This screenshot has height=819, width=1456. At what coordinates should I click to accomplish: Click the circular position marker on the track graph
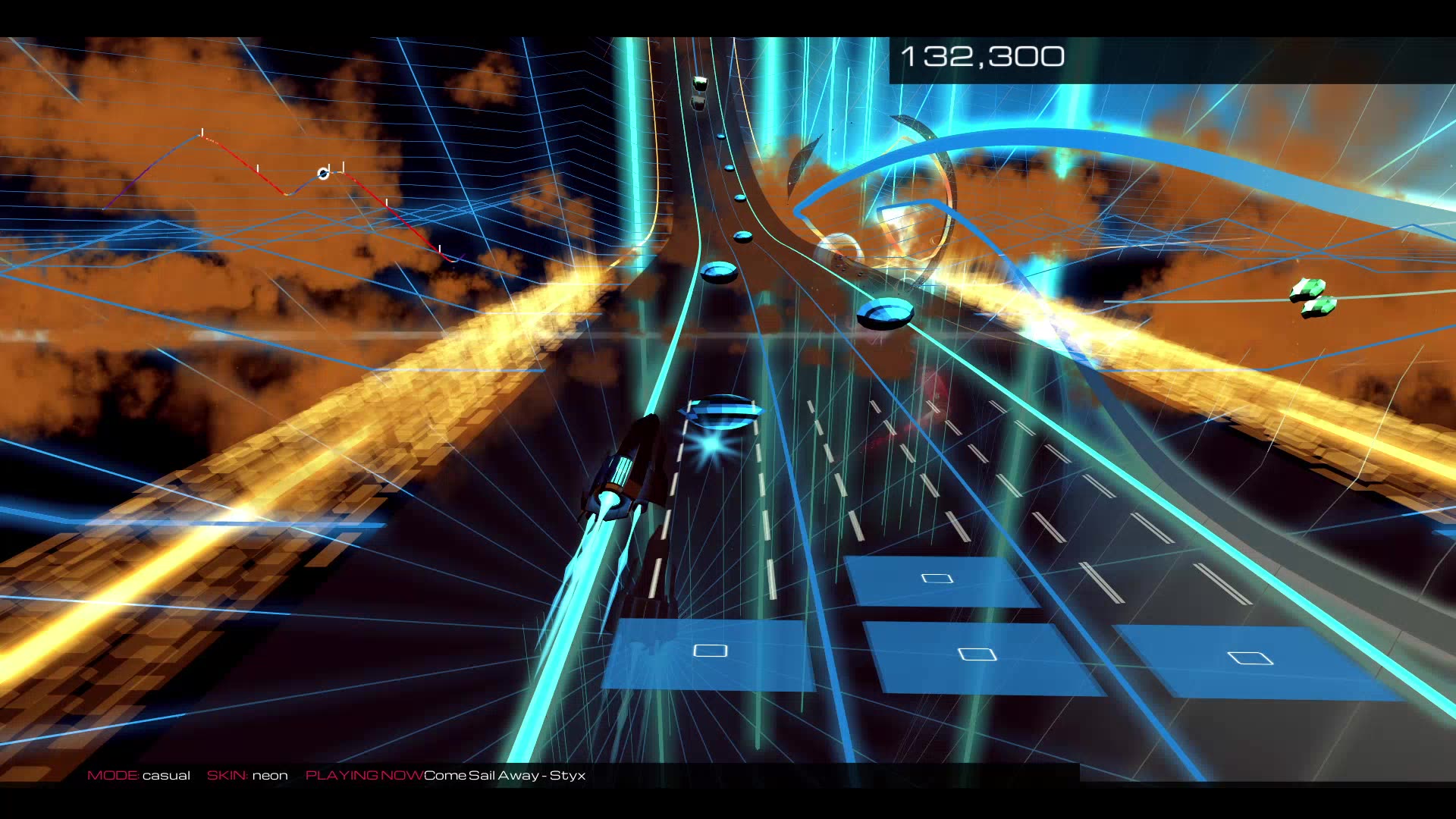coord(323,174)
